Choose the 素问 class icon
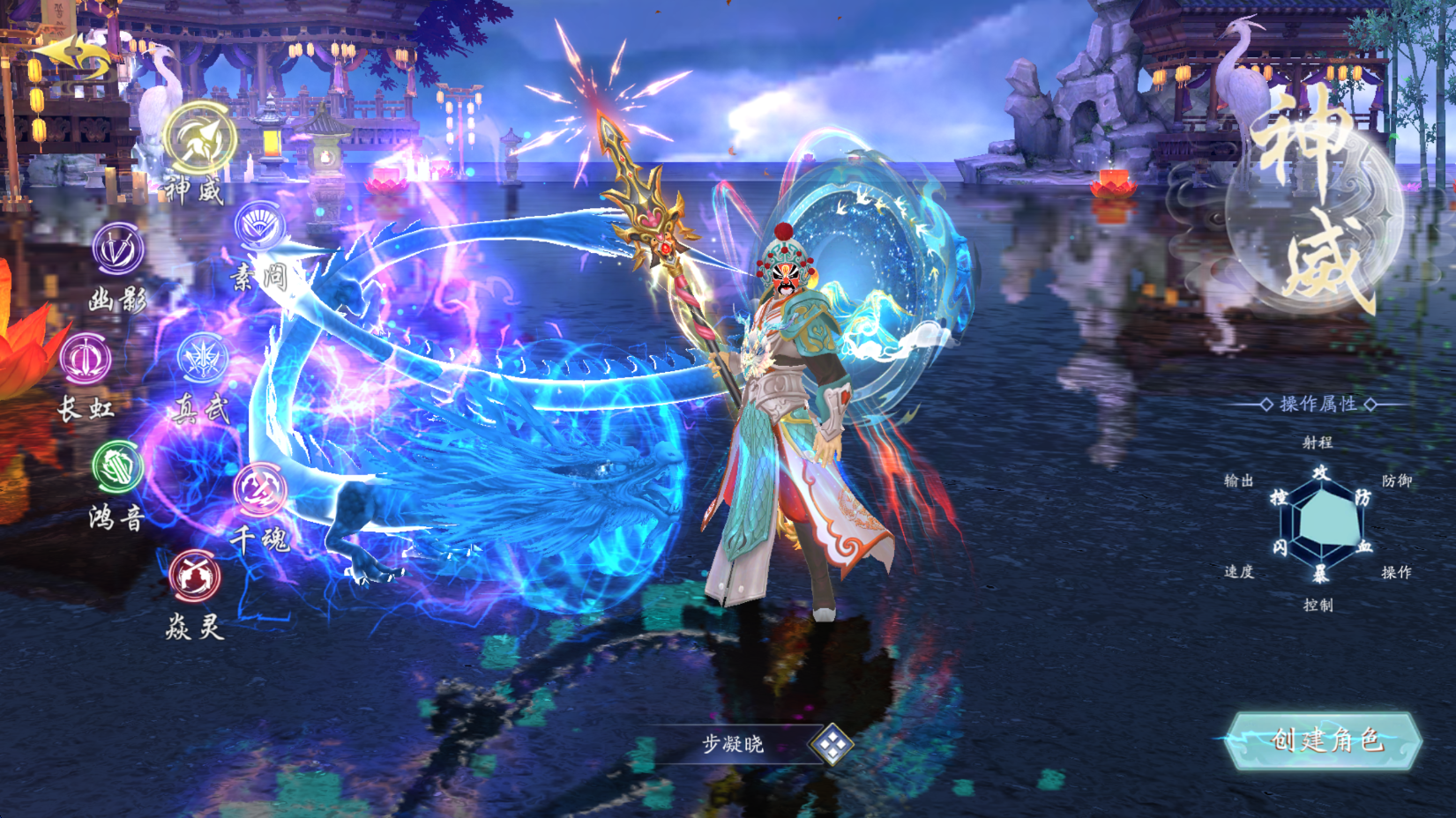The width and height of the screenshot is (1456, 818). [260, 226]
